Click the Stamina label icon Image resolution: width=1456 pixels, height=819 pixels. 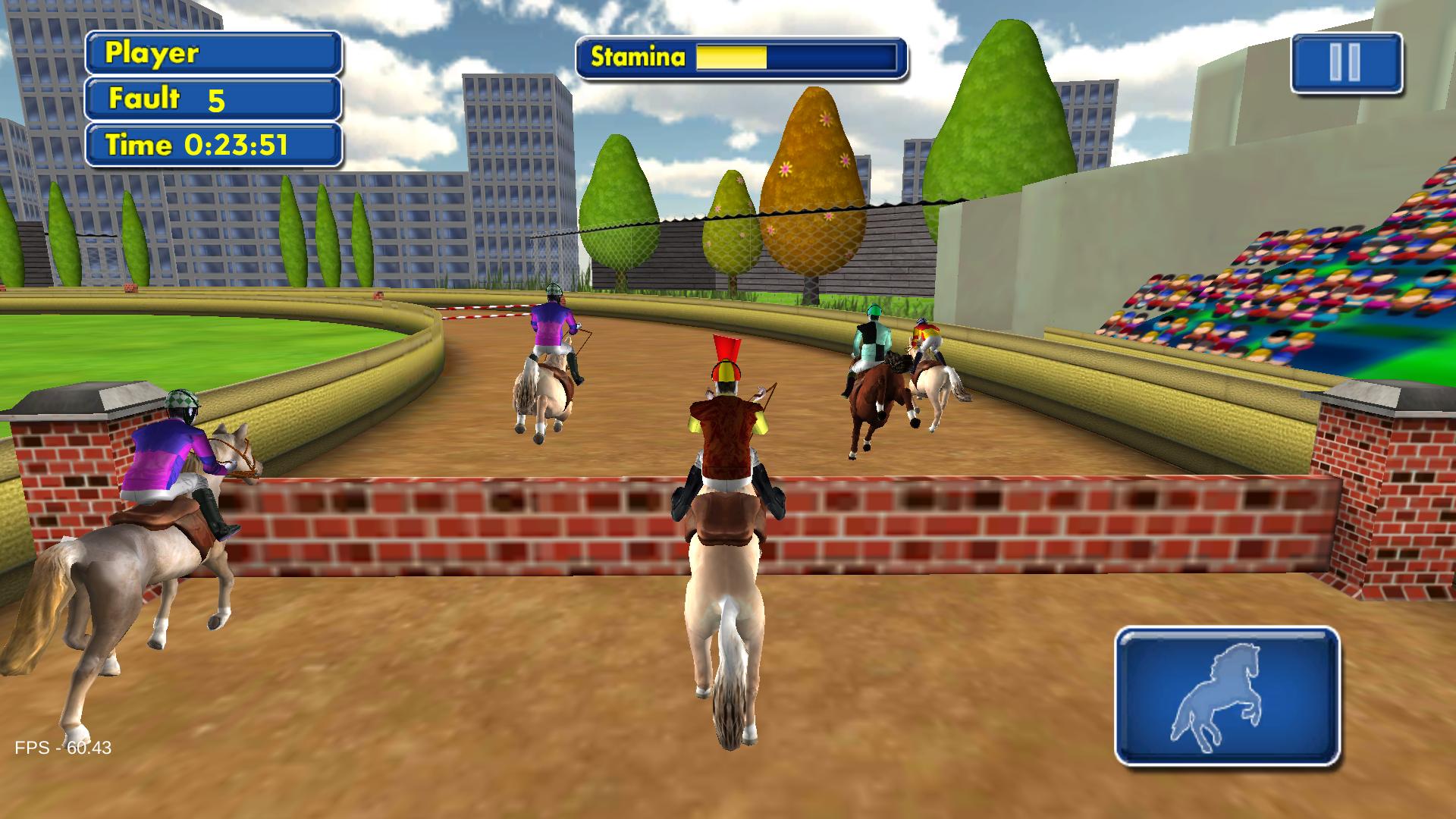pyautogui.click(x=637, y=56)
